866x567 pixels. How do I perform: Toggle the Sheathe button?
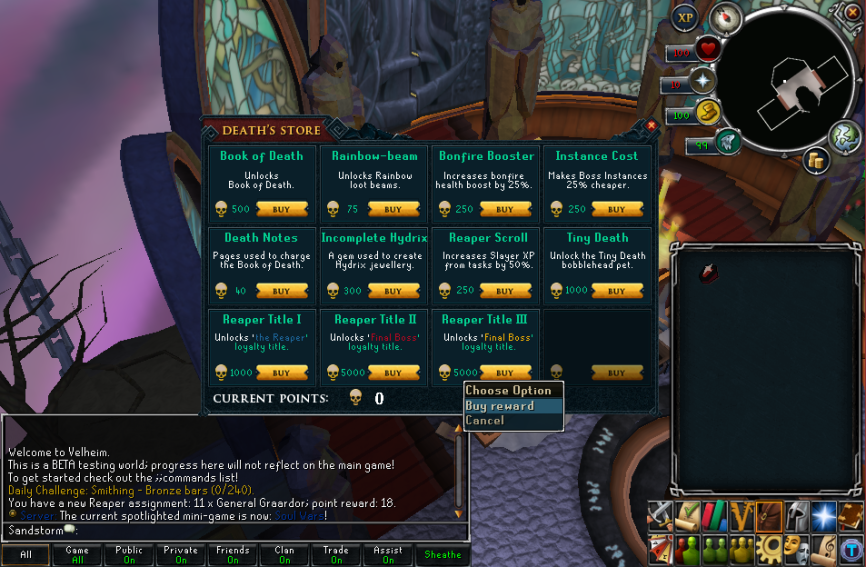(x=442, y=555)
